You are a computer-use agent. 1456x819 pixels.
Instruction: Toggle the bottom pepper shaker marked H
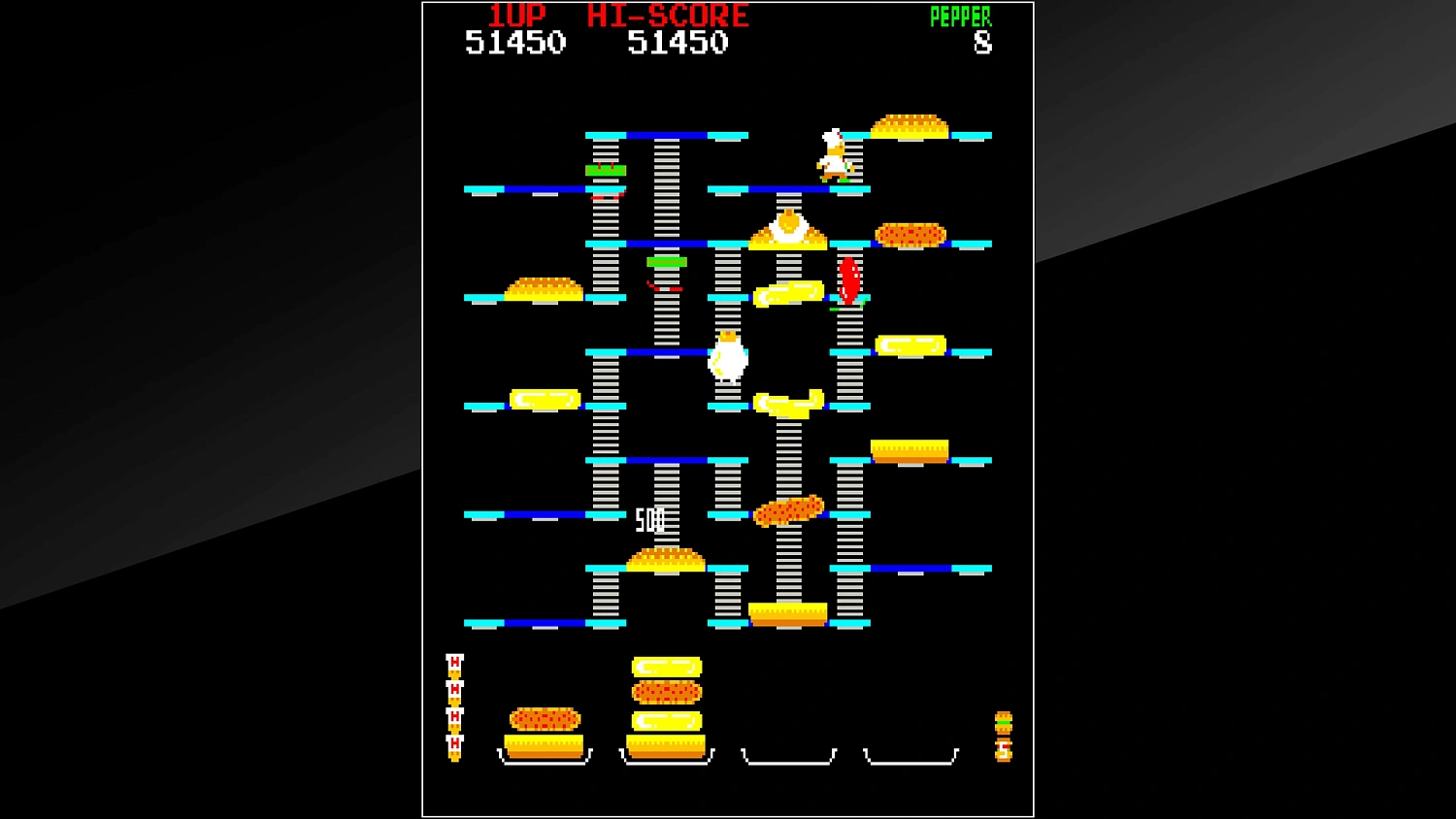(452, 743)
